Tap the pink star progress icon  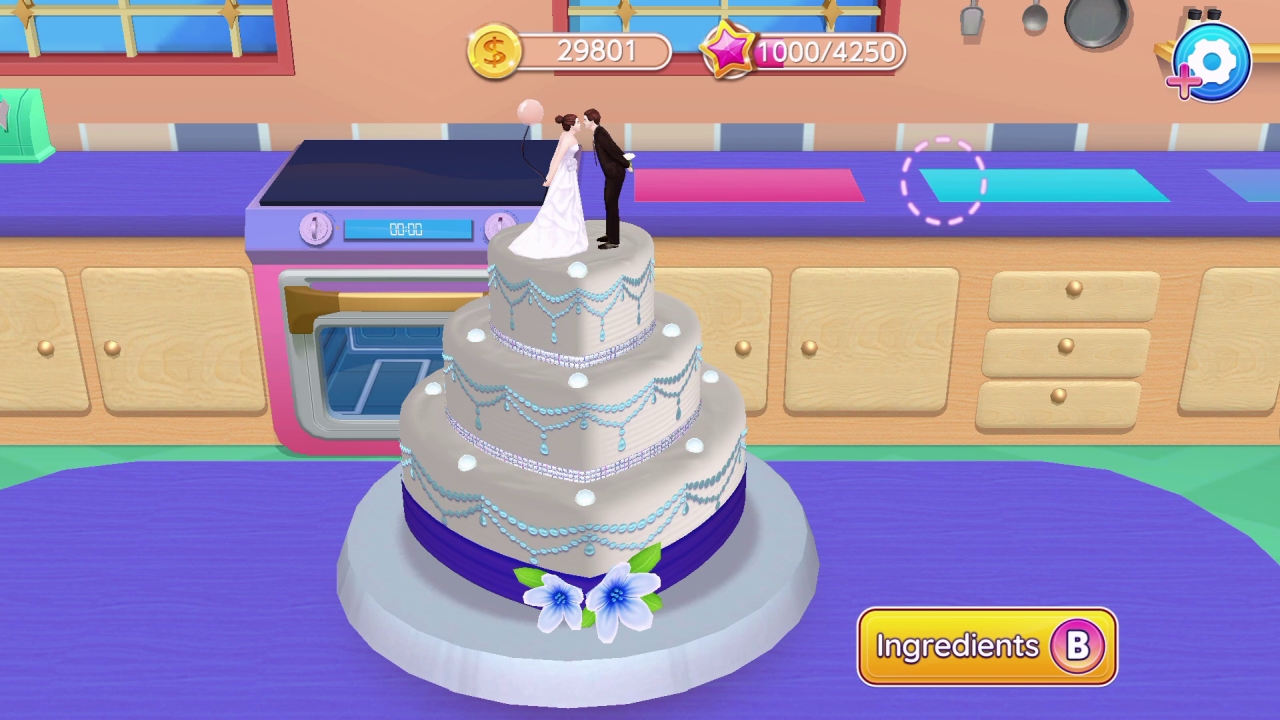tap(733, 47)
